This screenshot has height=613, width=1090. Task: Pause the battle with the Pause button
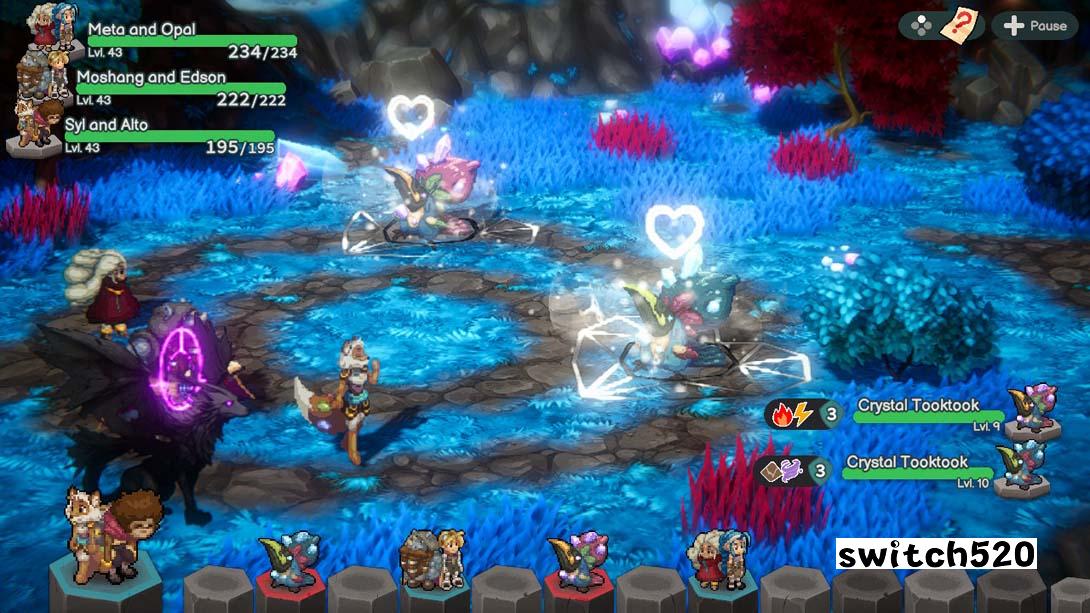1034,25
